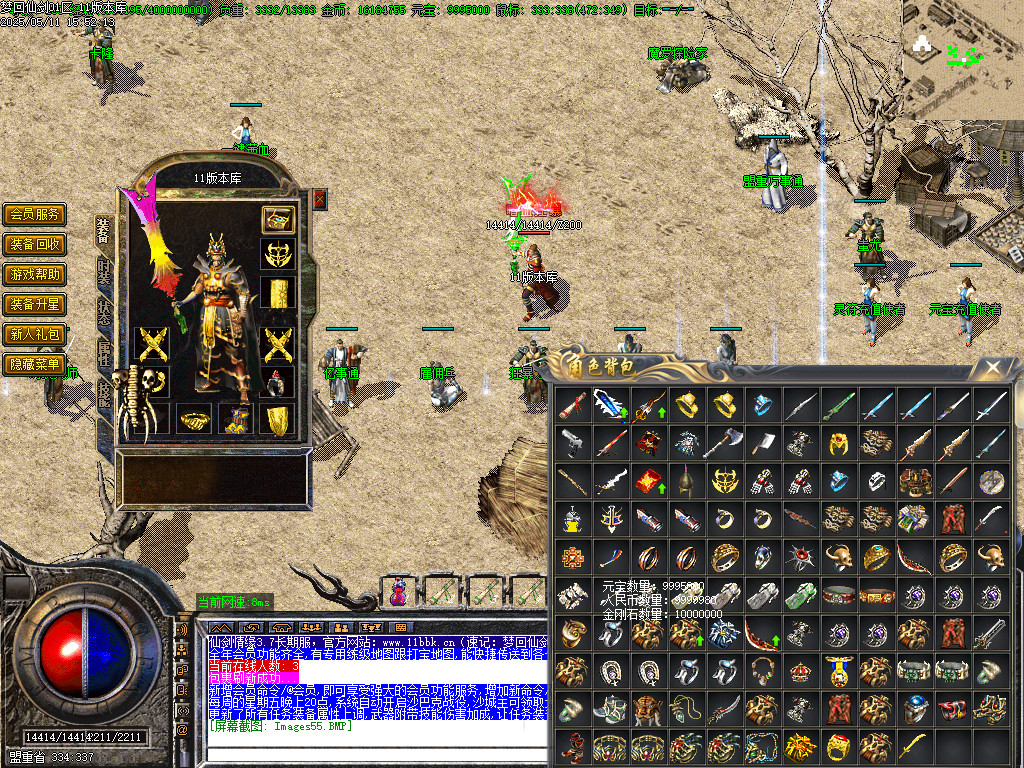Click the treasure chest icon in equipment panel

click(x=277, y=219)
